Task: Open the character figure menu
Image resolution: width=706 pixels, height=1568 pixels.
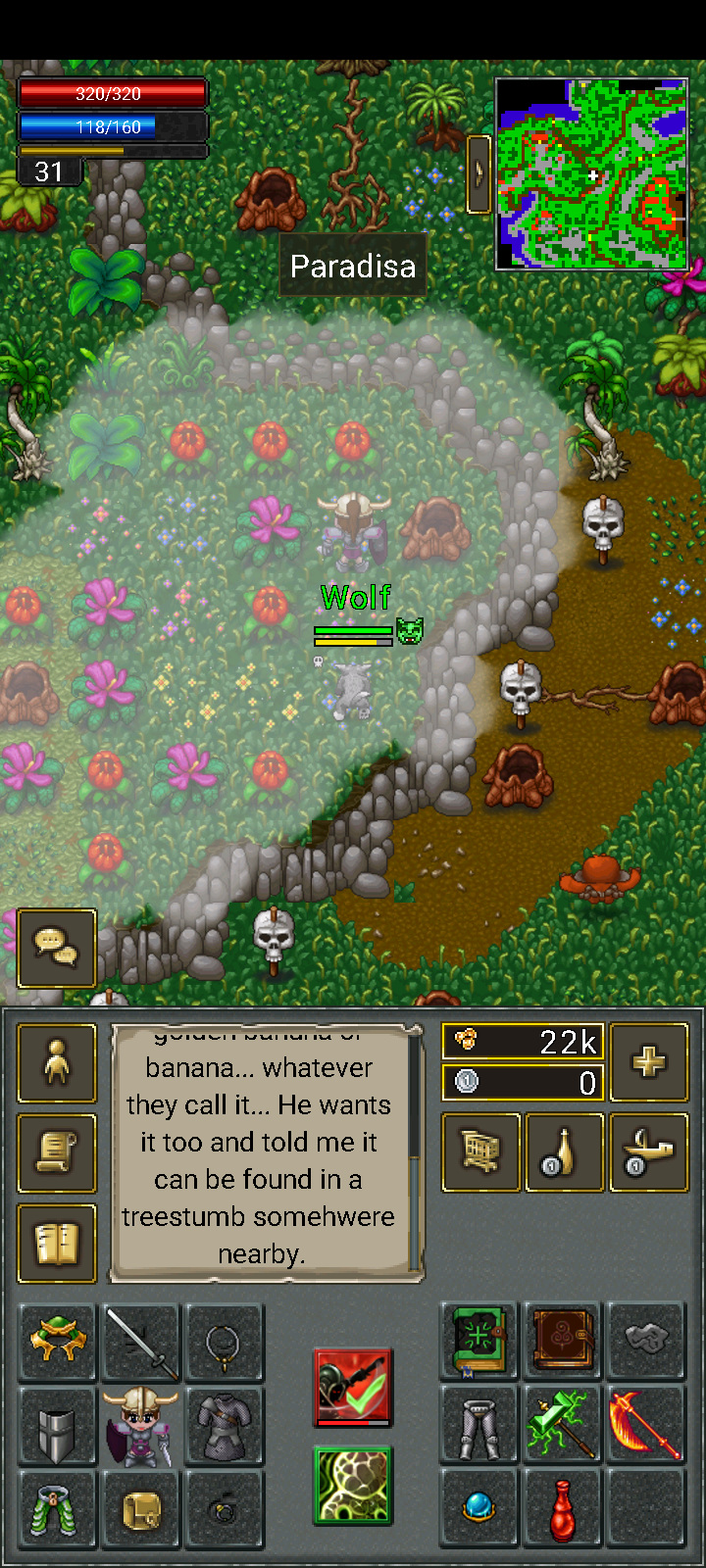Action: click(x=57, y=1063)
